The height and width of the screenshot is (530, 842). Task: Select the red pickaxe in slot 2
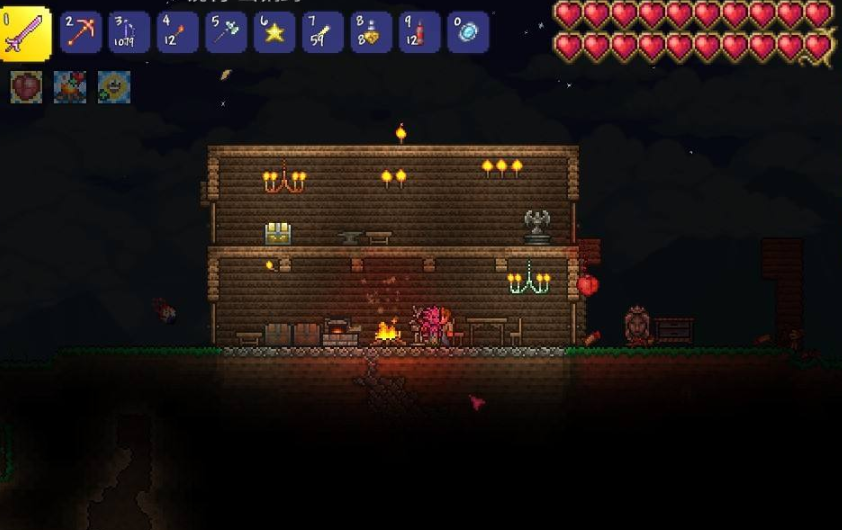coord(81,33)
